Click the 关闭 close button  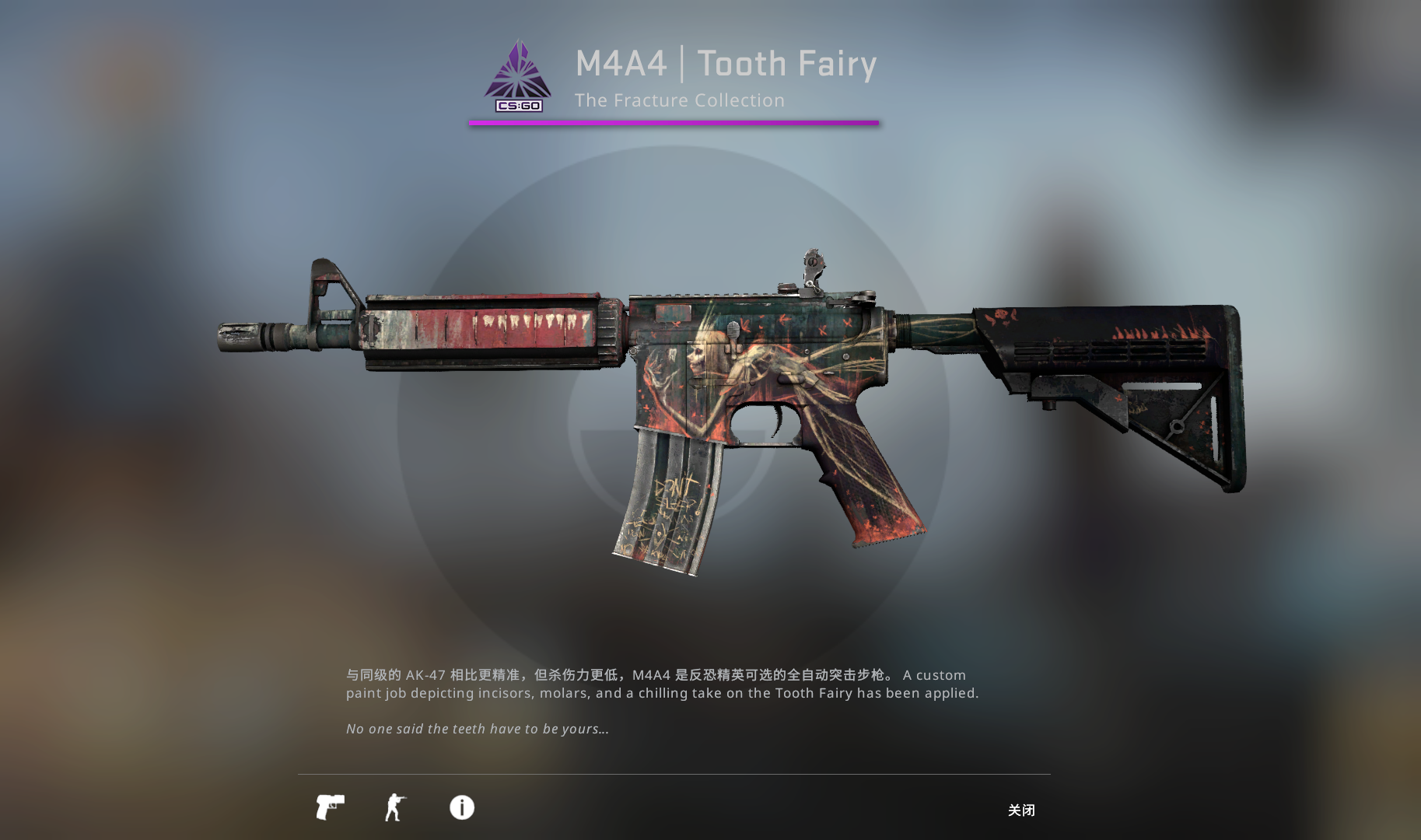coord(1022,810)
